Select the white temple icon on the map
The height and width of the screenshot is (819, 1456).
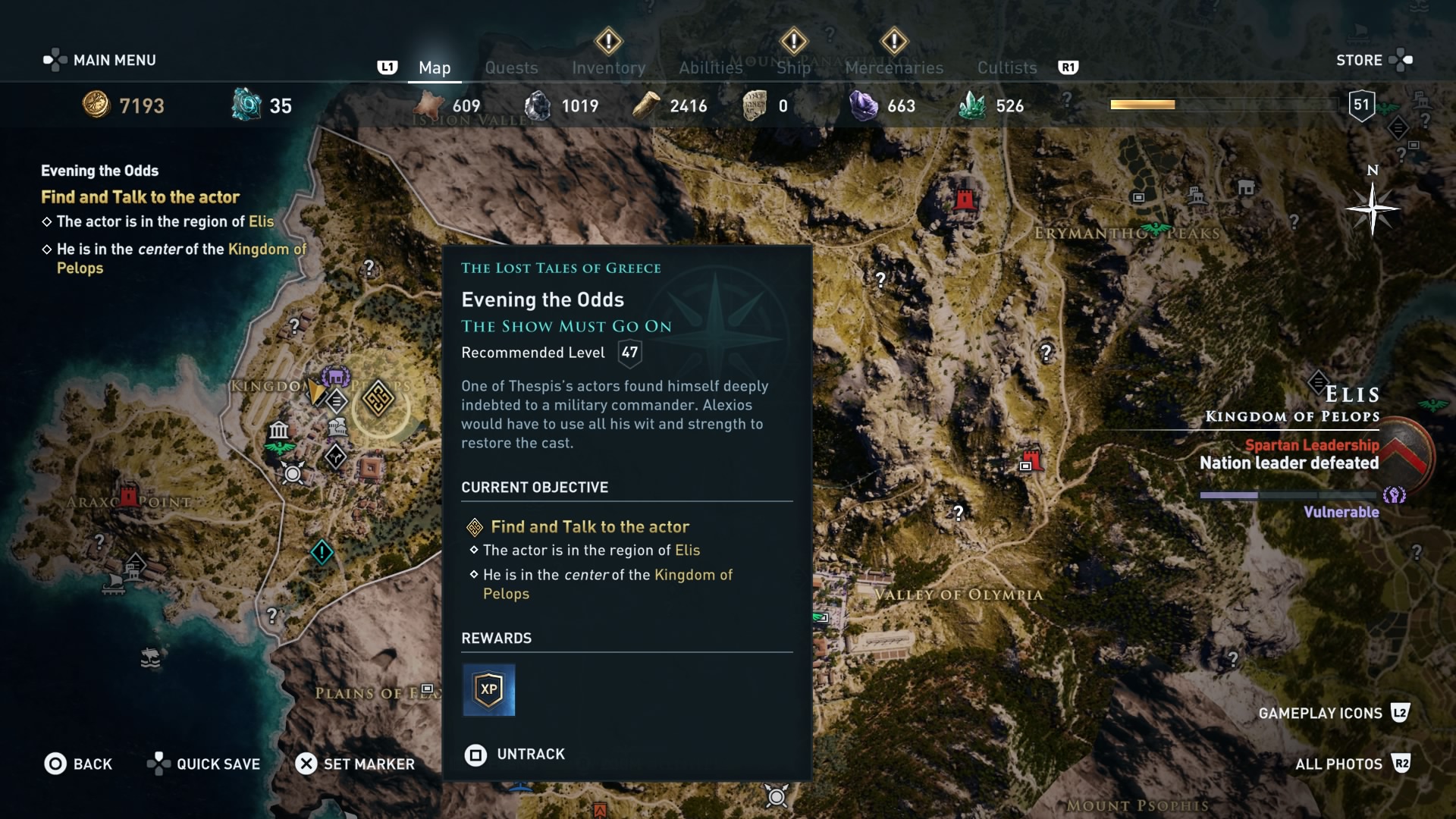279,429
